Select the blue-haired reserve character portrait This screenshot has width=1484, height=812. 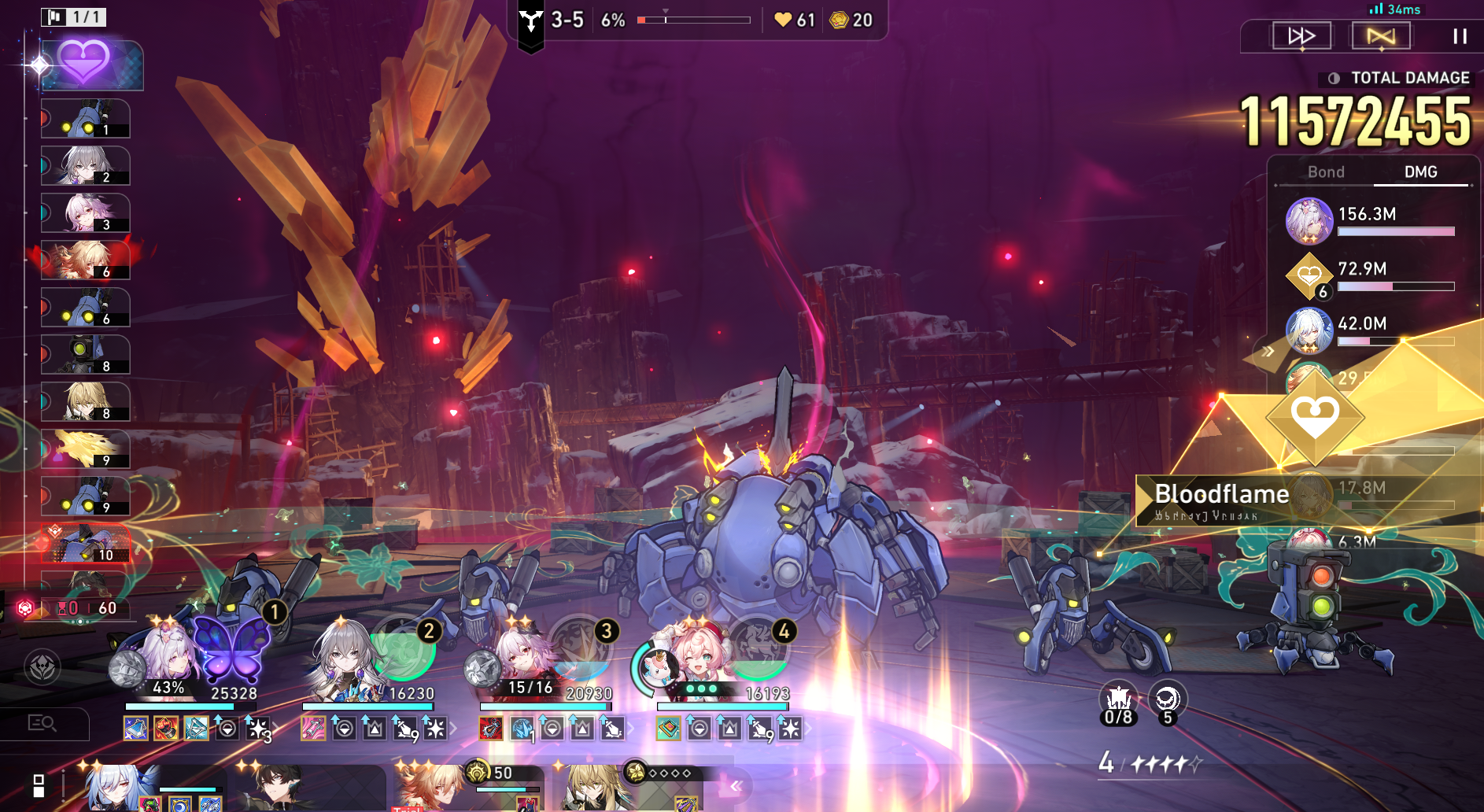coord(118,787)
